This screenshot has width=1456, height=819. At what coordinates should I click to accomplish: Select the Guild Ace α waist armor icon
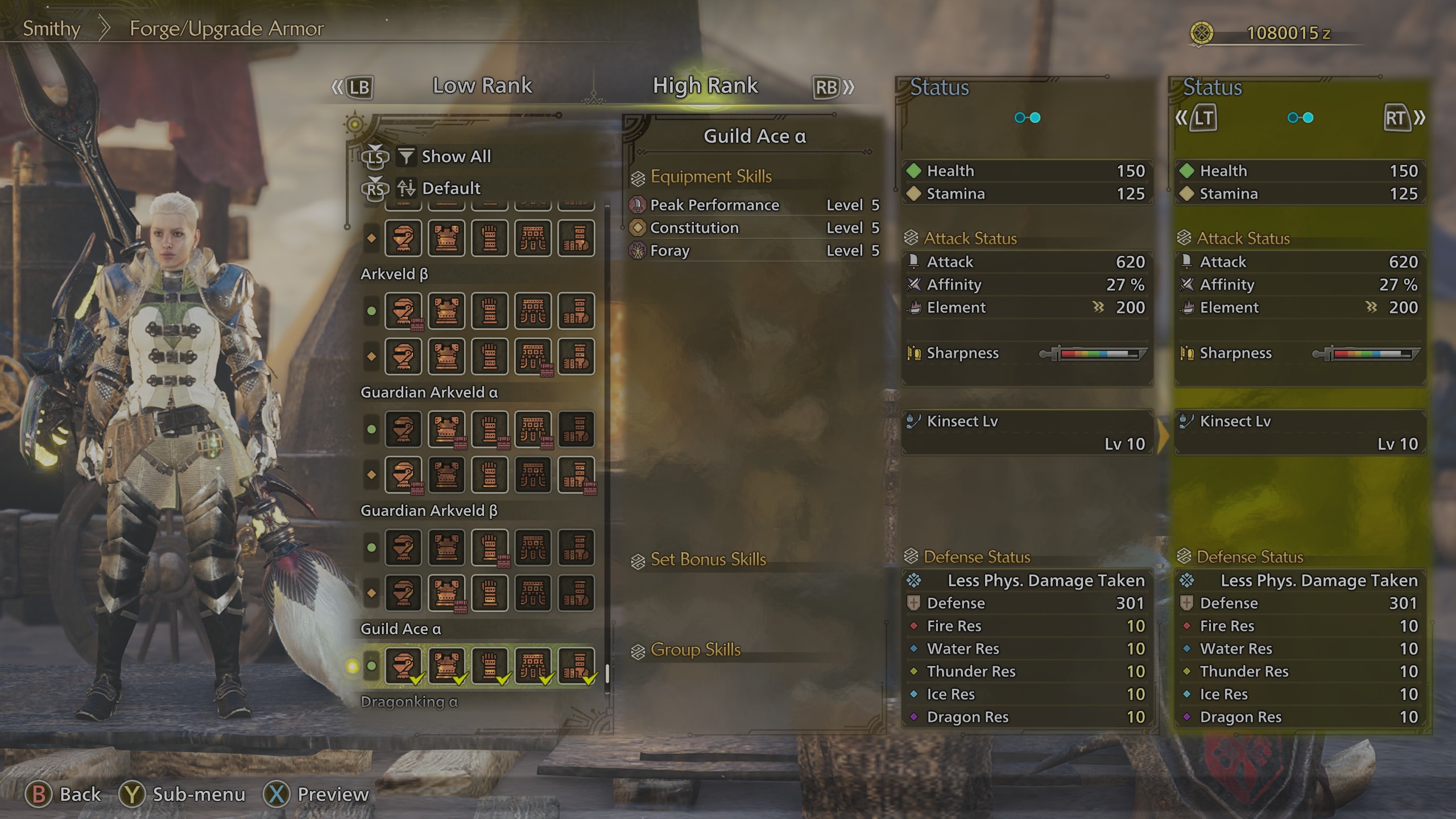pos(533,665)
